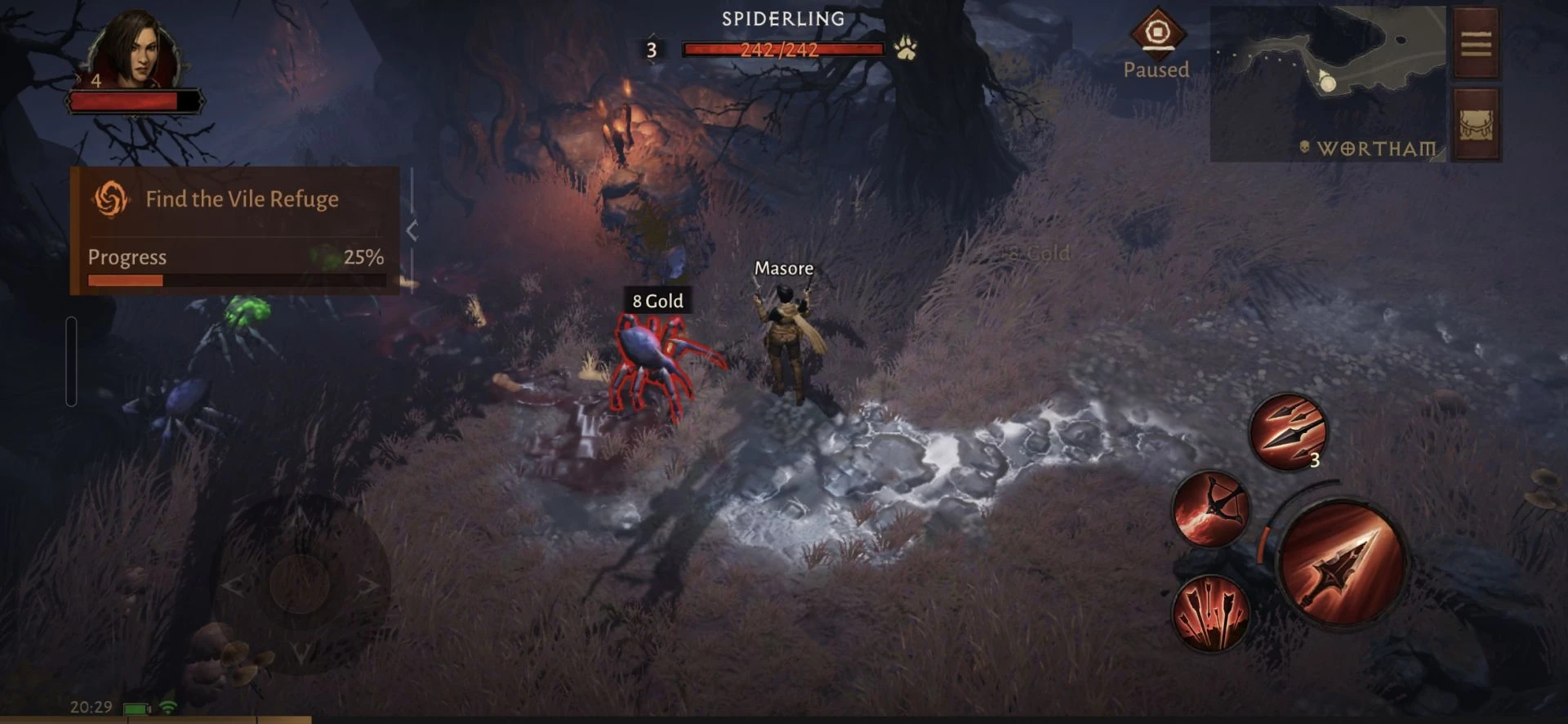Use the crossbow shot skill

coord(1210,509)
